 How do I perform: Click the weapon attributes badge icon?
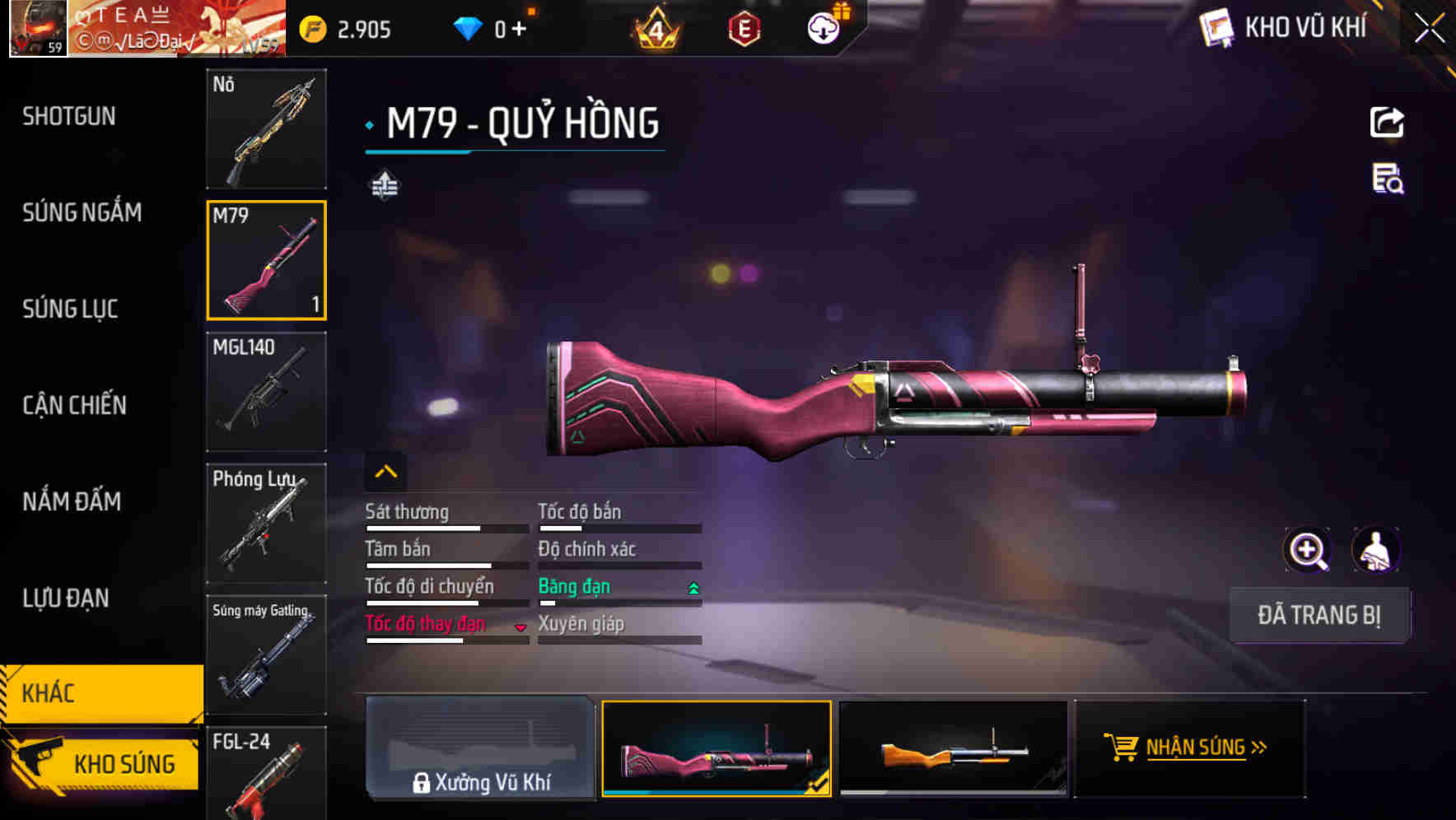pos(385,186)
